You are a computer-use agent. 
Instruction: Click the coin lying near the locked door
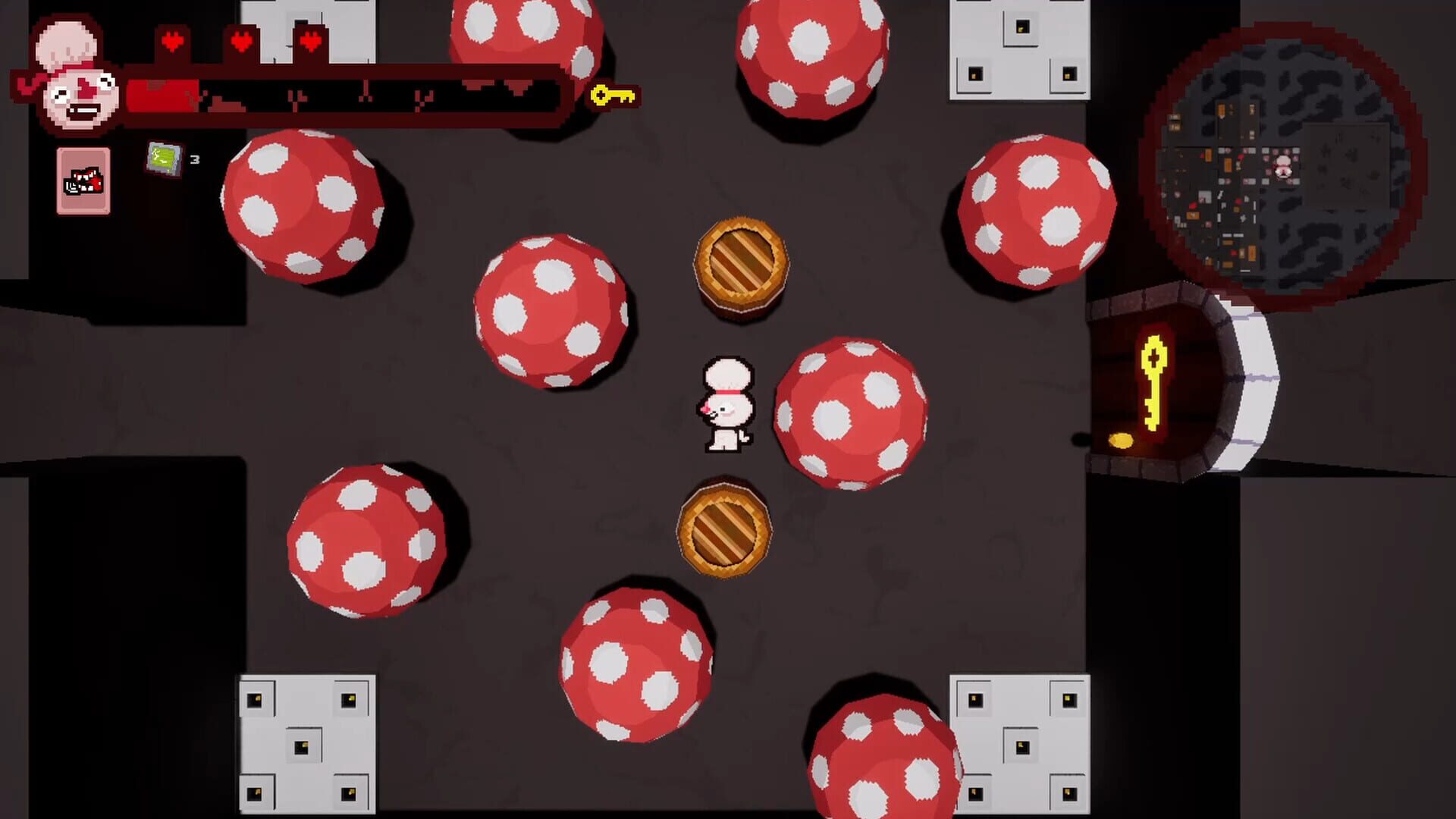(x=1122, y=441)
